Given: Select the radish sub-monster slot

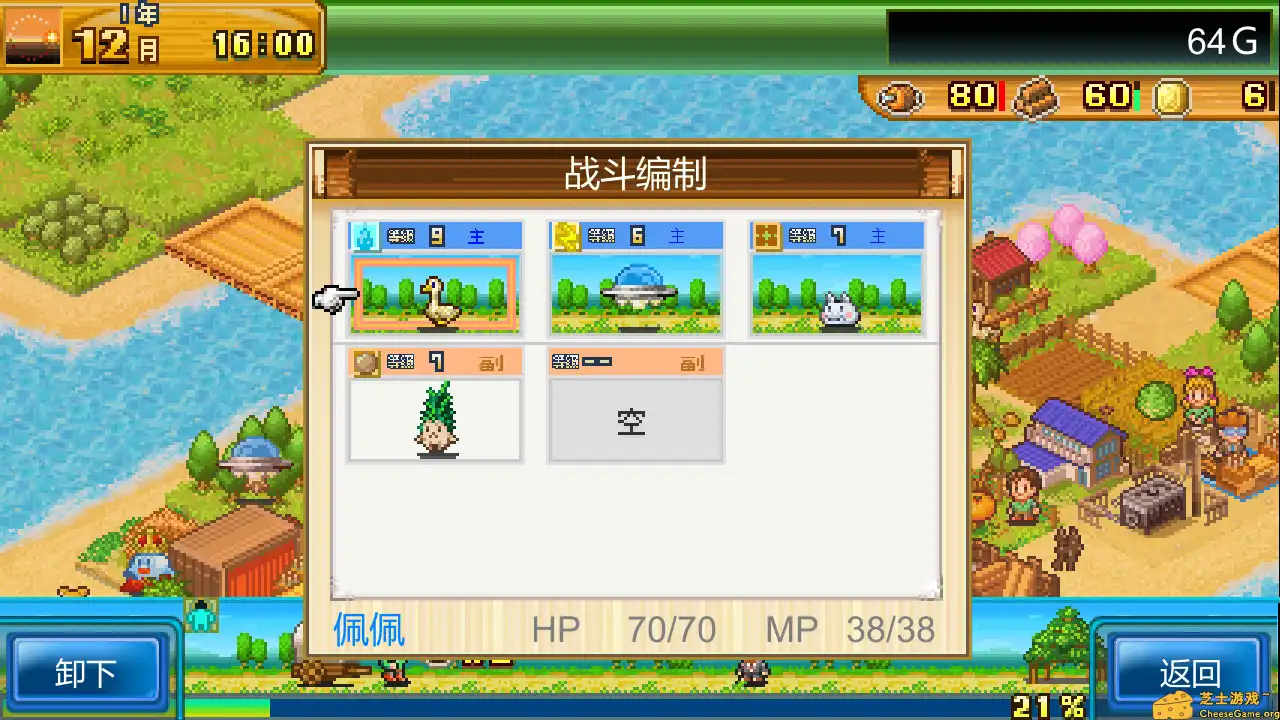Looking at the screenshot, I should click(x=434, y=420).
